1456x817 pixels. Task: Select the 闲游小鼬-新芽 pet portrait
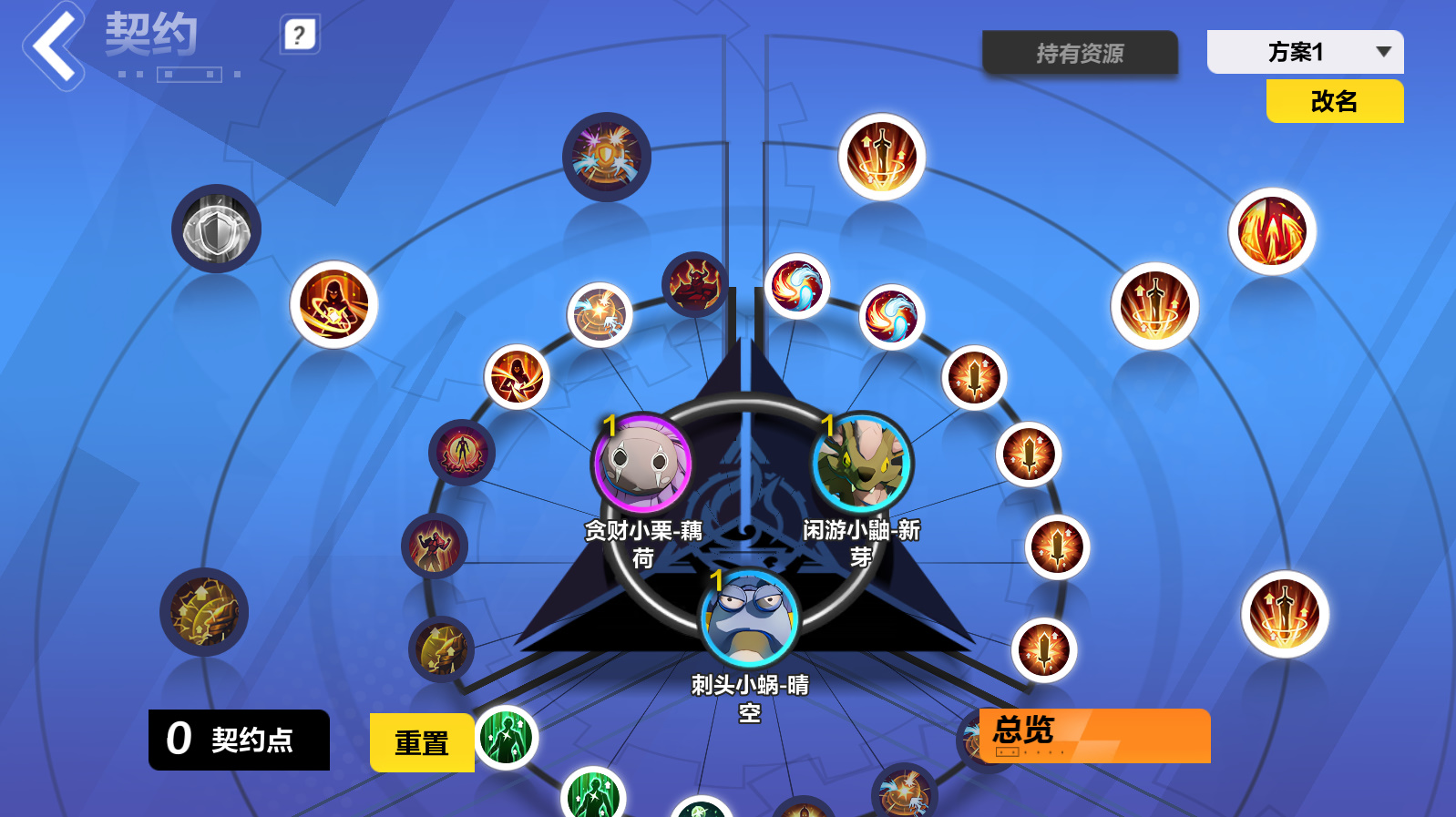click(x=860, y=463)
